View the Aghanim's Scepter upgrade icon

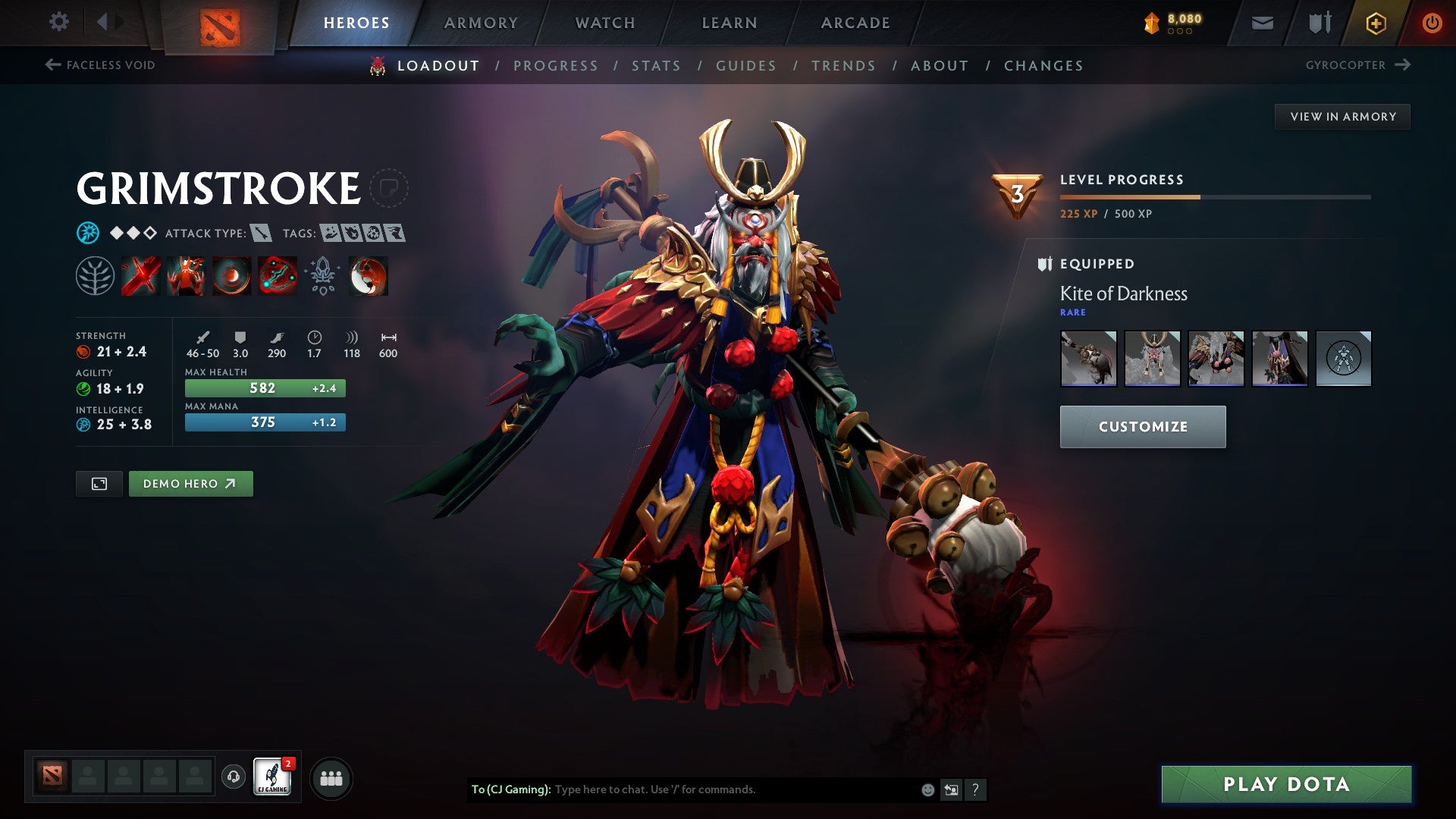click(322, 277)
